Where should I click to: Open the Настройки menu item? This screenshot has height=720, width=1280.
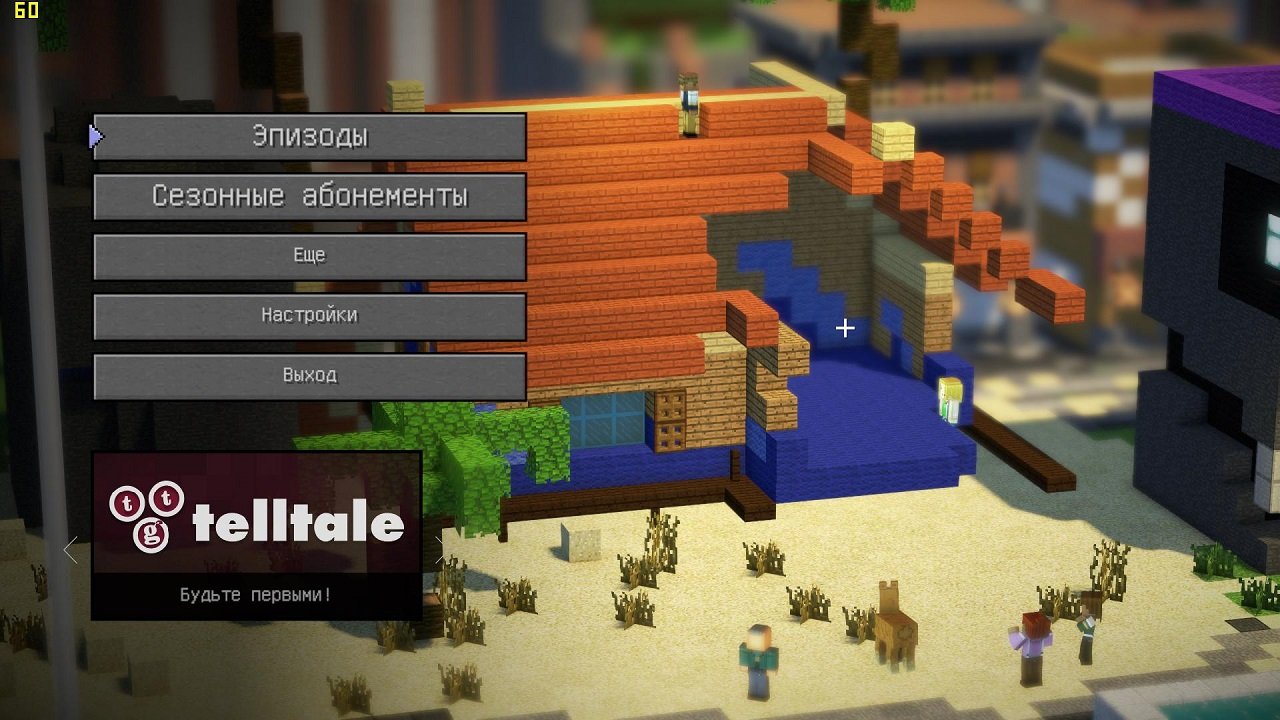coord(309,315)
